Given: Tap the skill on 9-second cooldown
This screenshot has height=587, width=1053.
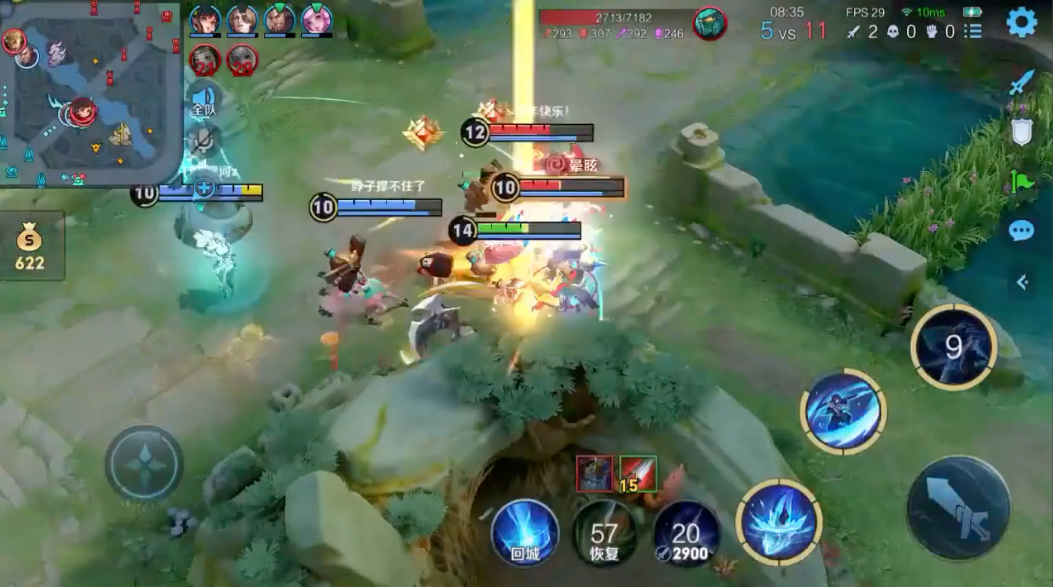Looking at the screenshot, I should [953, 347].
